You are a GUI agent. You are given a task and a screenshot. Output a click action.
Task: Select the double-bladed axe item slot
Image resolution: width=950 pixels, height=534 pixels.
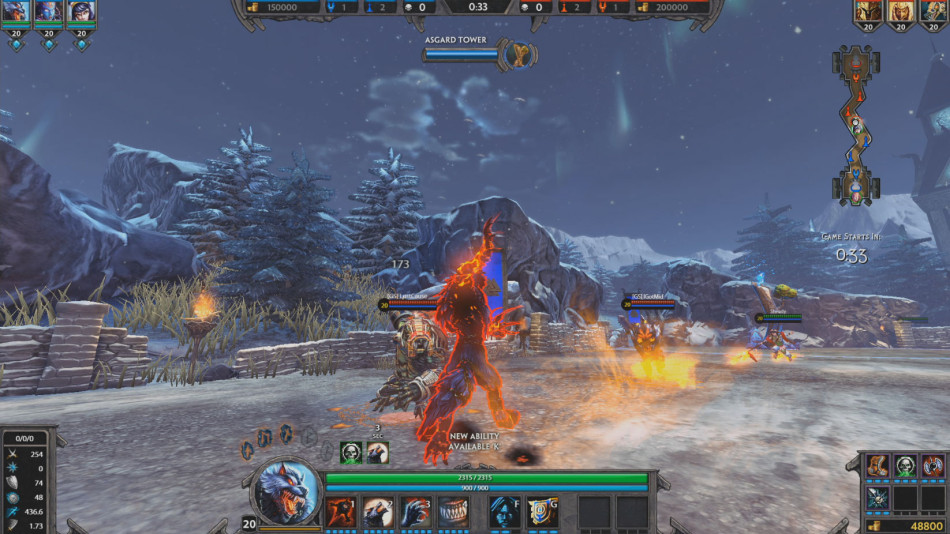pyautogui.click(x=932, y=466)
